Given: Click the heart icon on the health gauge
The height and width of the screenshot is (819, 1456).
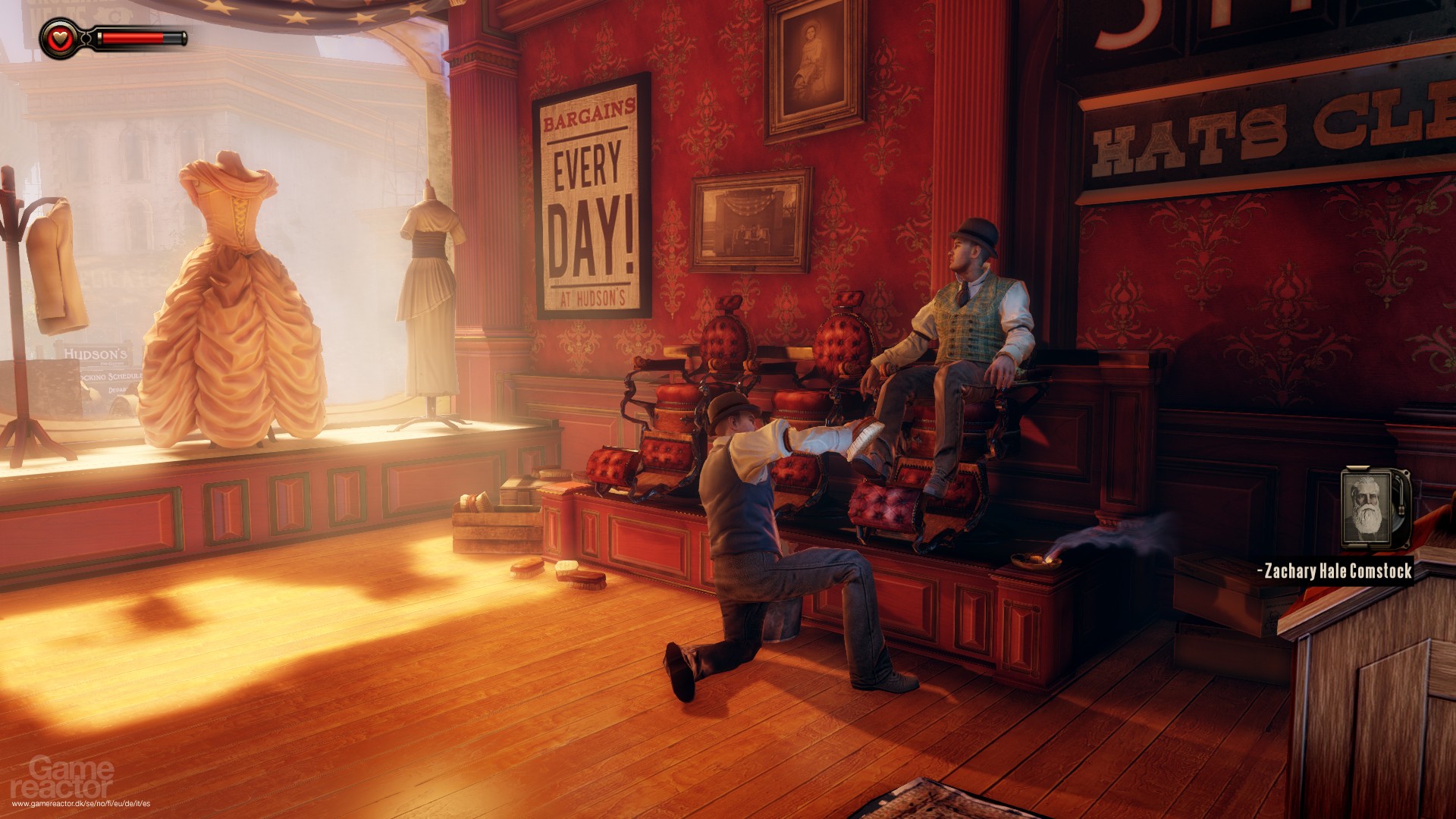Looking at the screenshot, I should tap(59, 36).
